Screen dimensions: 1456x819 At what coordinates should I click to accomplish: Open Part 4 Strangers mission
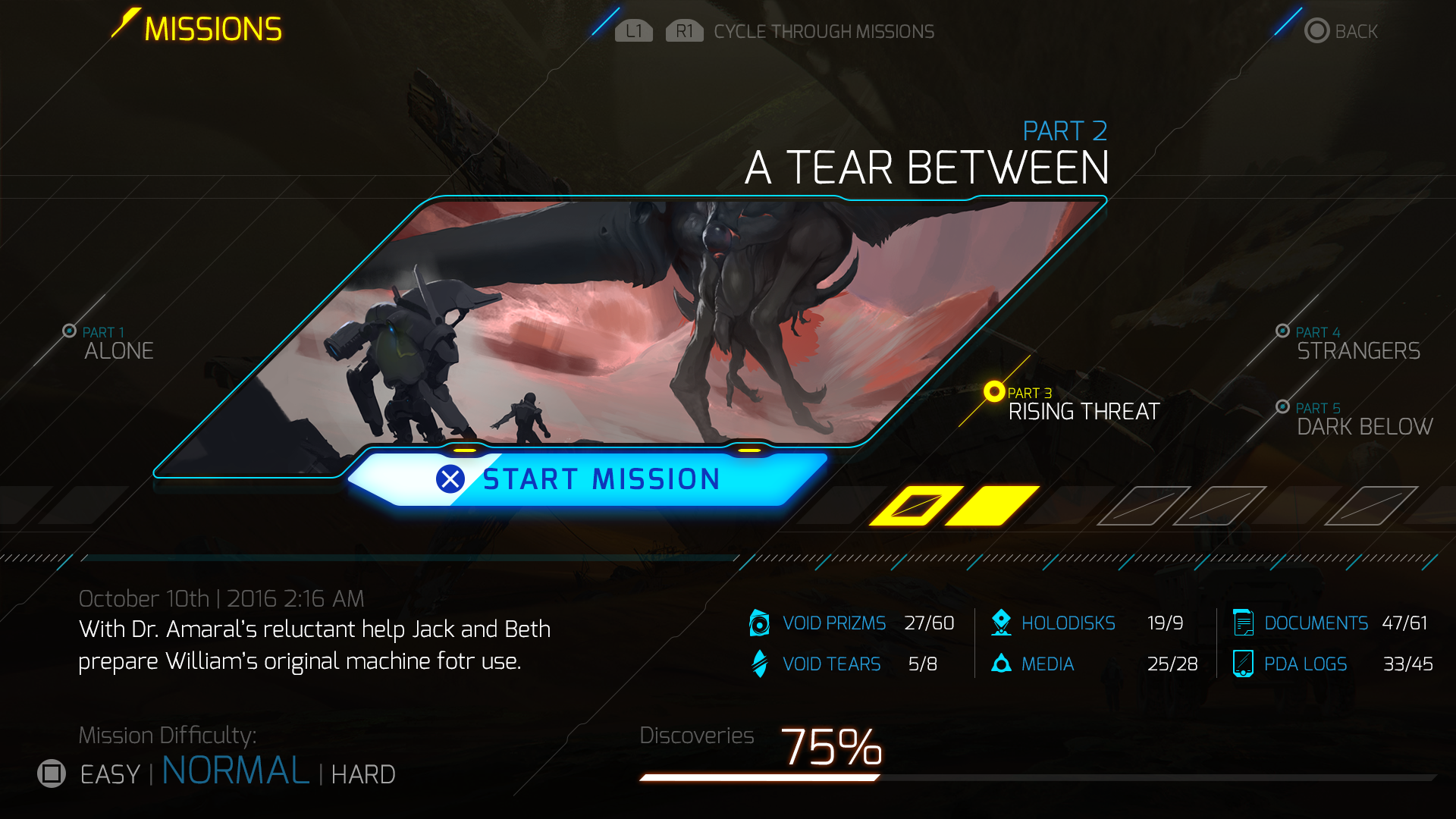pyautogui.click(x=1357, y=345)
